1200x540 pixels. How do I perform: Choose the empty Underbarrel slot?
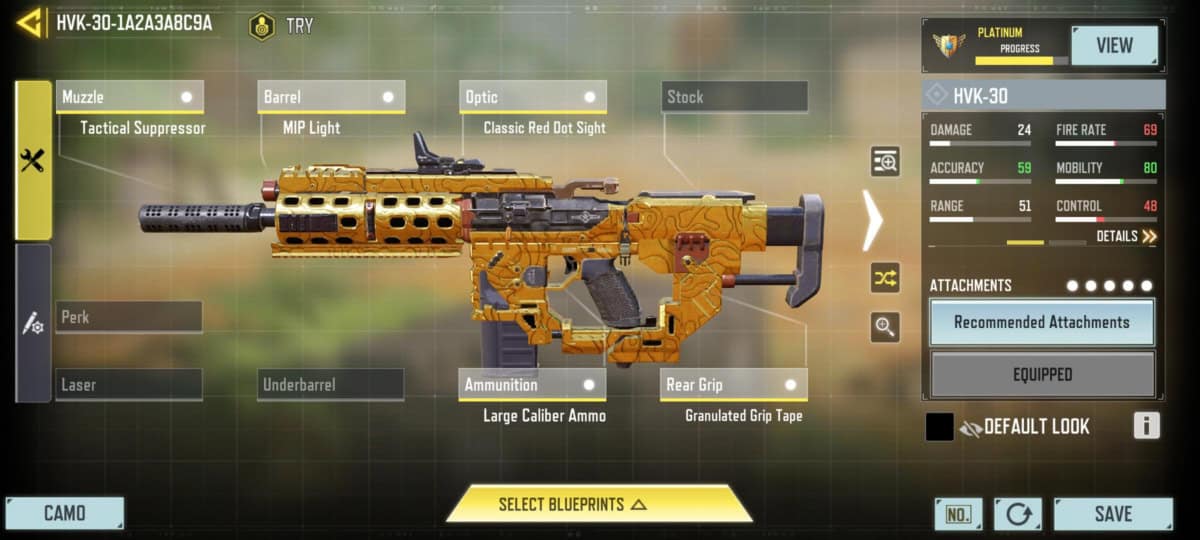pos(331,384)
